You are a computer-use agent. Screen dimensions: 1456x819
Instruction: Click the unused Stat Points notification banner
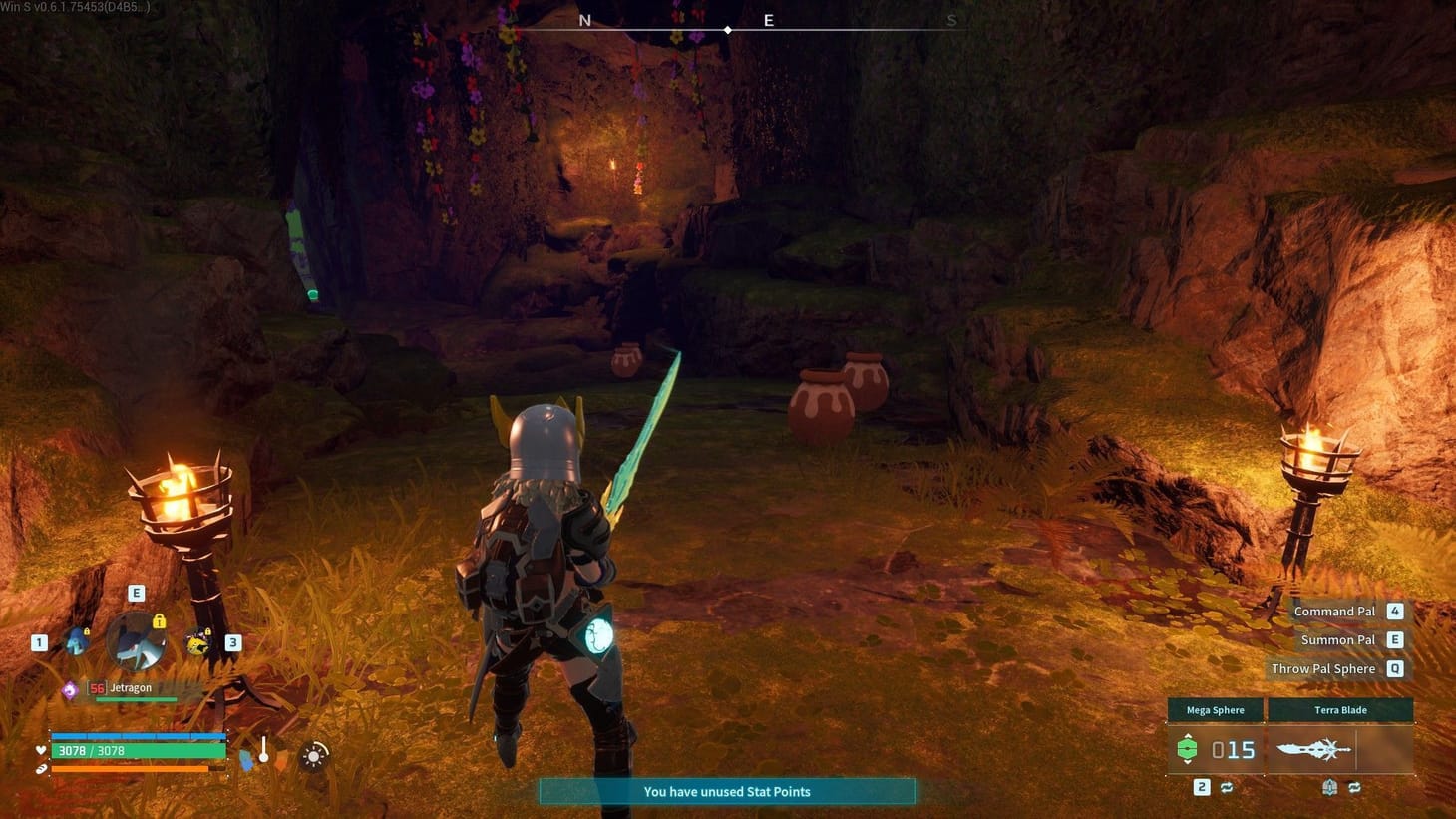click(x=728, y=791)
